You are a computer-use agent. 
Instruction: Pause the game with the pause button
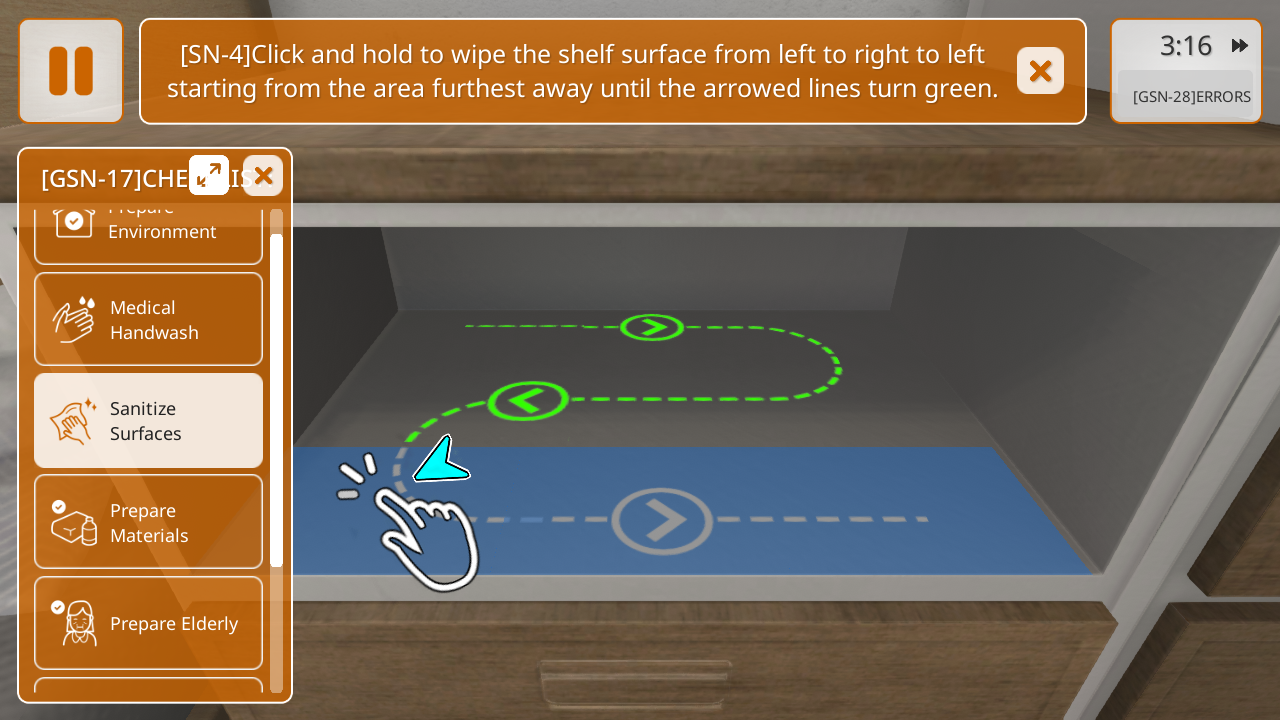point(71,71)
